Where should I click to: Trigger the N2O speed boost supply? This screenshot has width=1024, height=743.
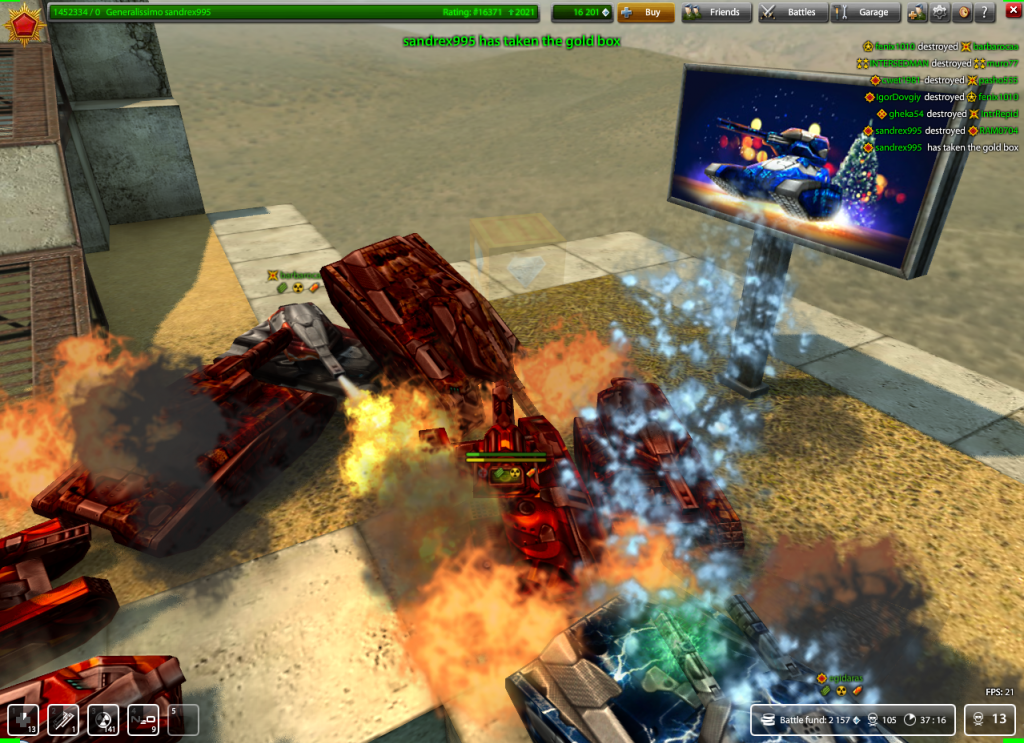click(x=143, y=720)
